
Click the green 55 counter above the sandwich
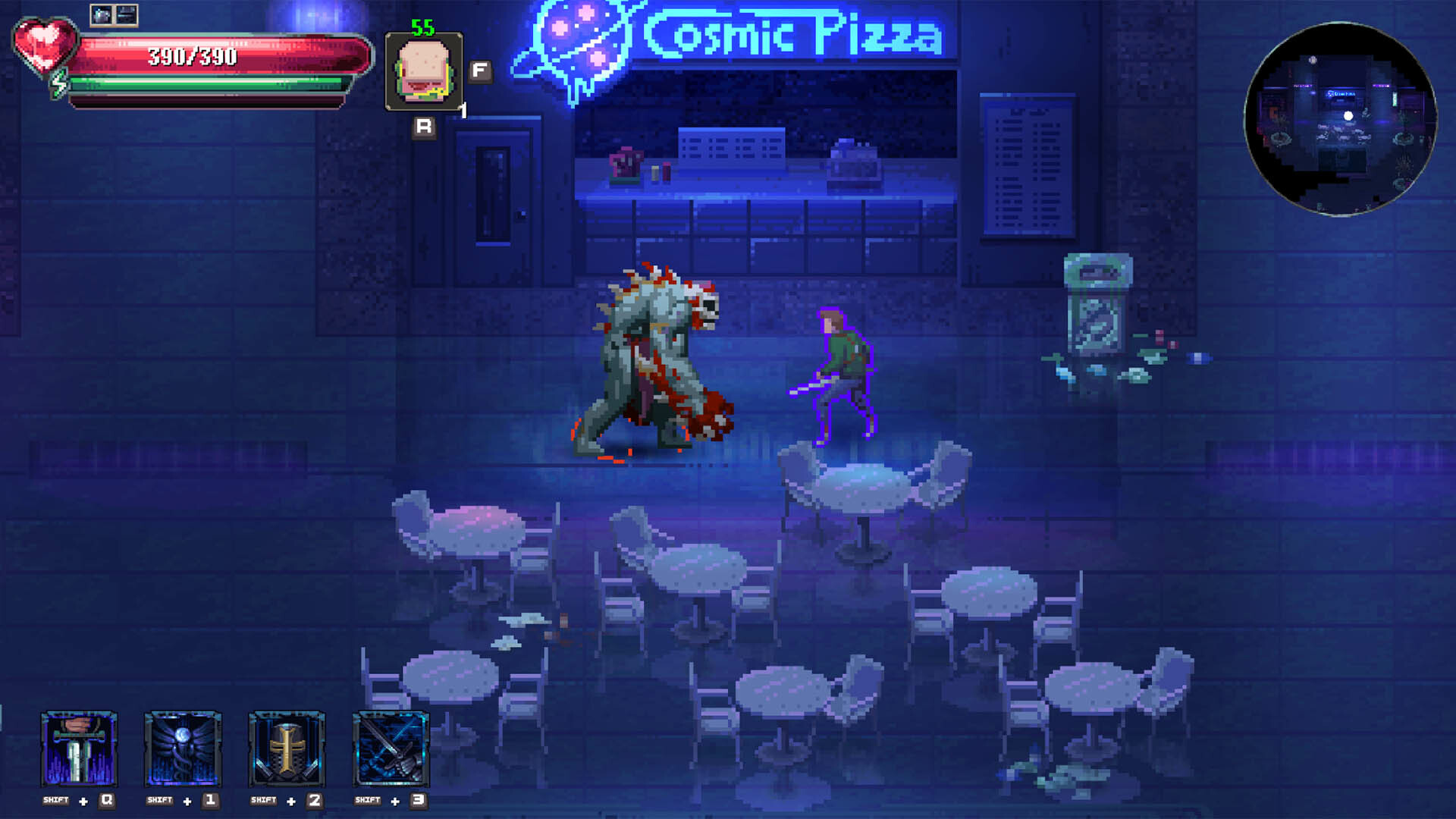point(422,25)
